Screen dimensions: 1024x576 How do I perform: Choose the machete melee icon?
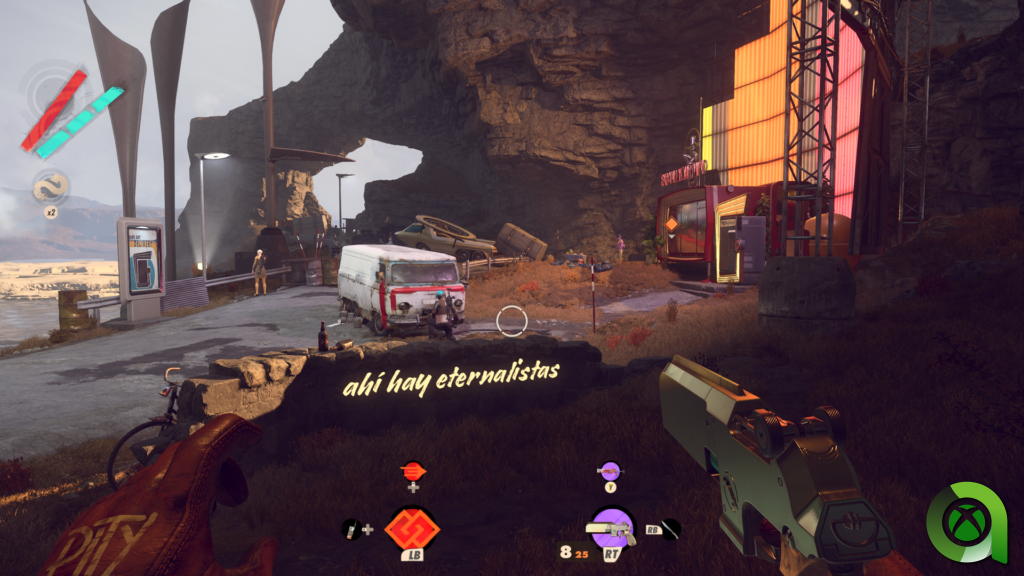coord(671,529)
